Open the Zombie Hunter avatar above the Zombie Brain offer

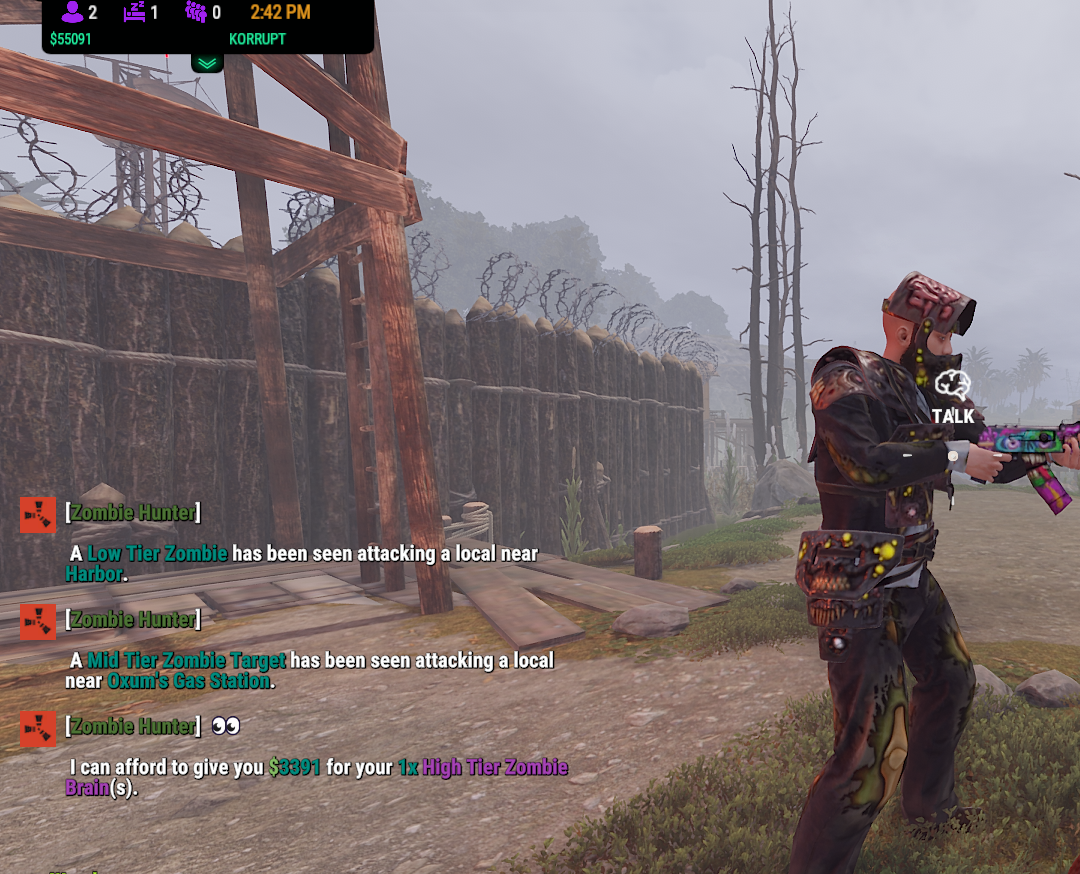coord(38,728)
